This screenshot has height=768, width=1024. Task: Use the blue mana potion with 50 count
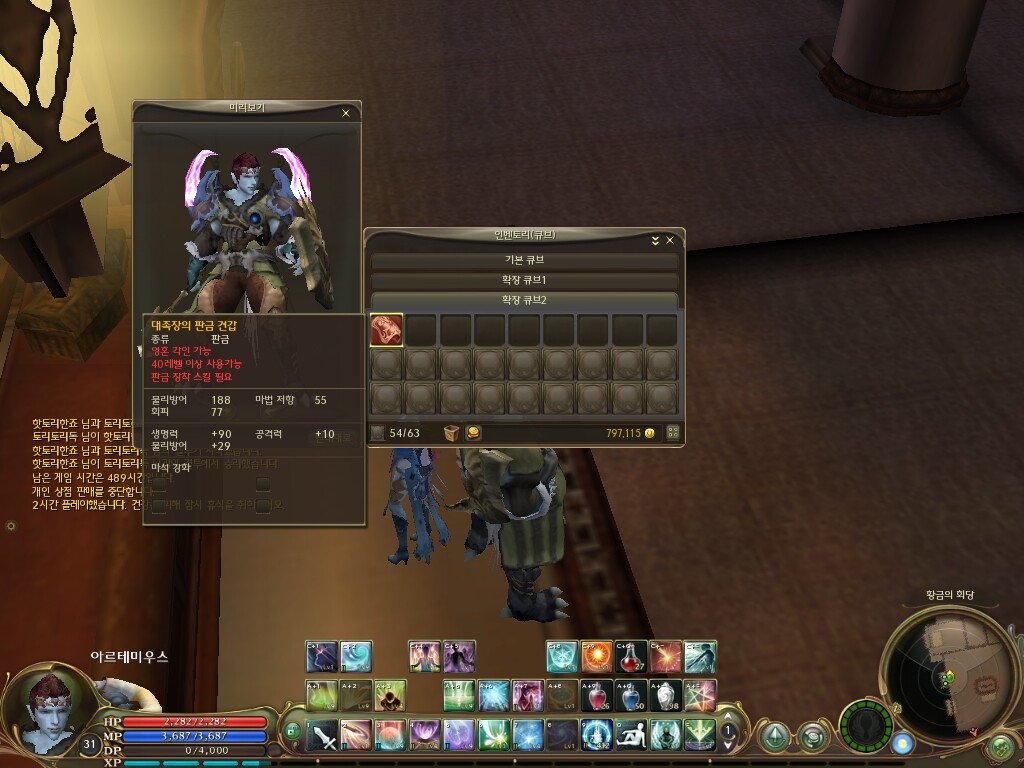630,695
